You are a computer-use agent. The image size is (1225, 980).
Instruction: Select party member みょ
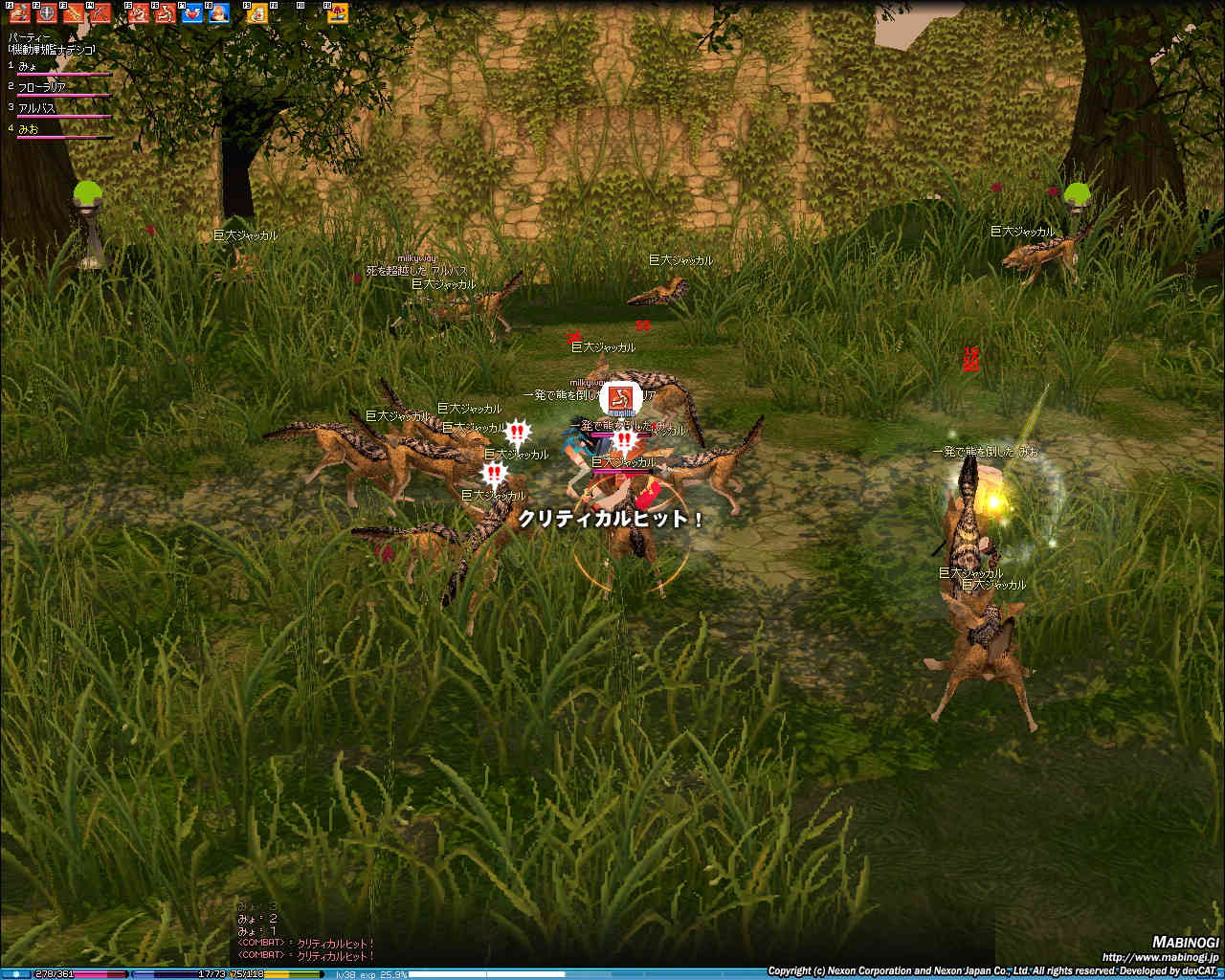[x=29, y=66]
